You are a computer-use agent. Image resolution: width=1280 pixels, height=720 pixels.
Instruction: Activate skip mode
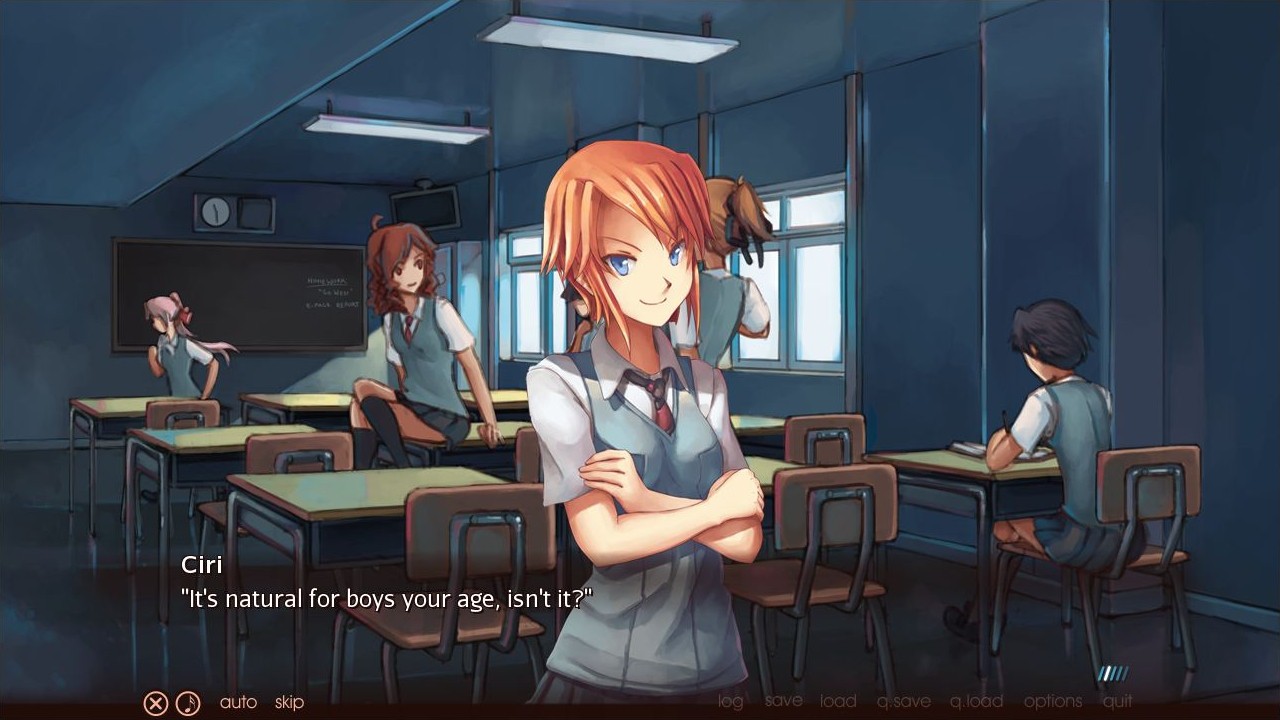click(x=289, y=702)
